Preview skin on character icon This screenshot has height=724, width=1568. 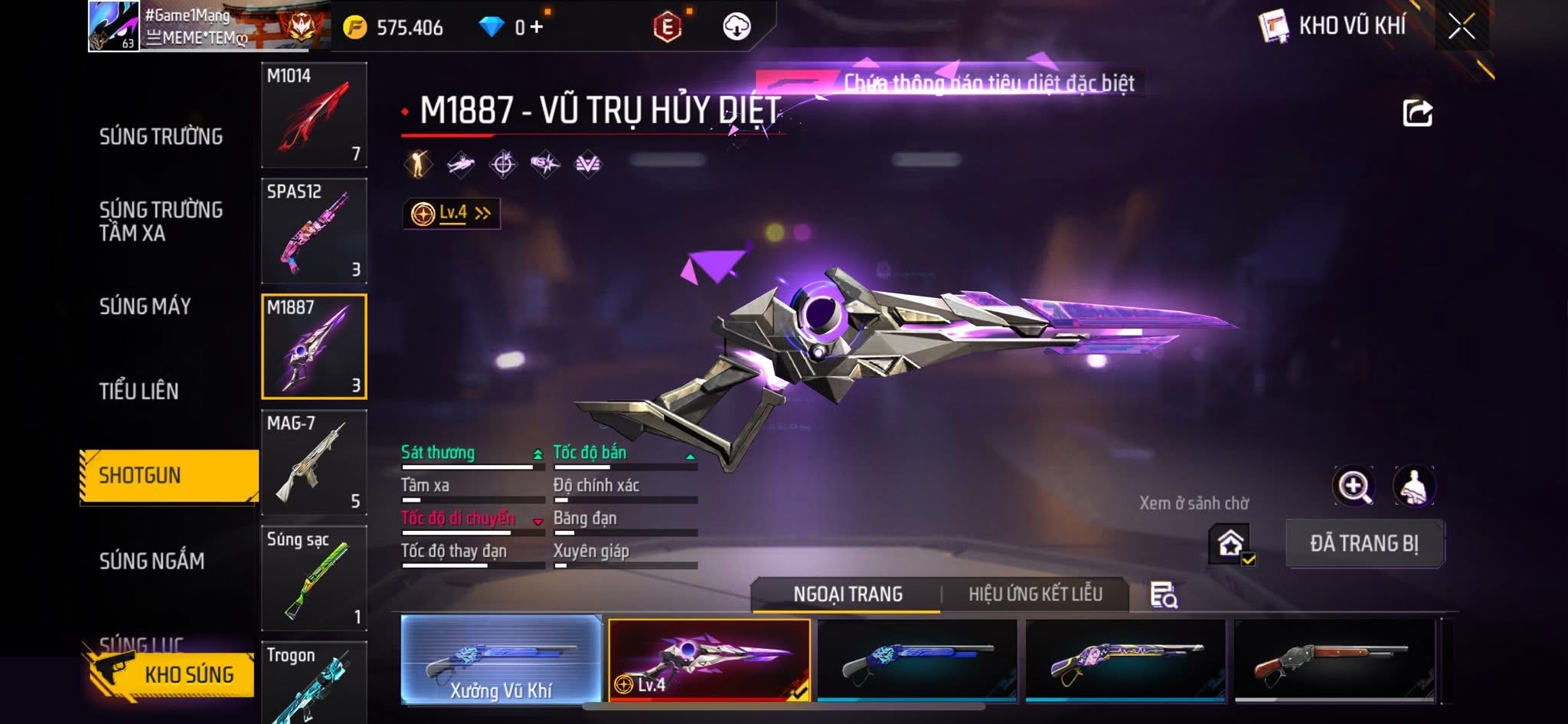[1413, 486]
